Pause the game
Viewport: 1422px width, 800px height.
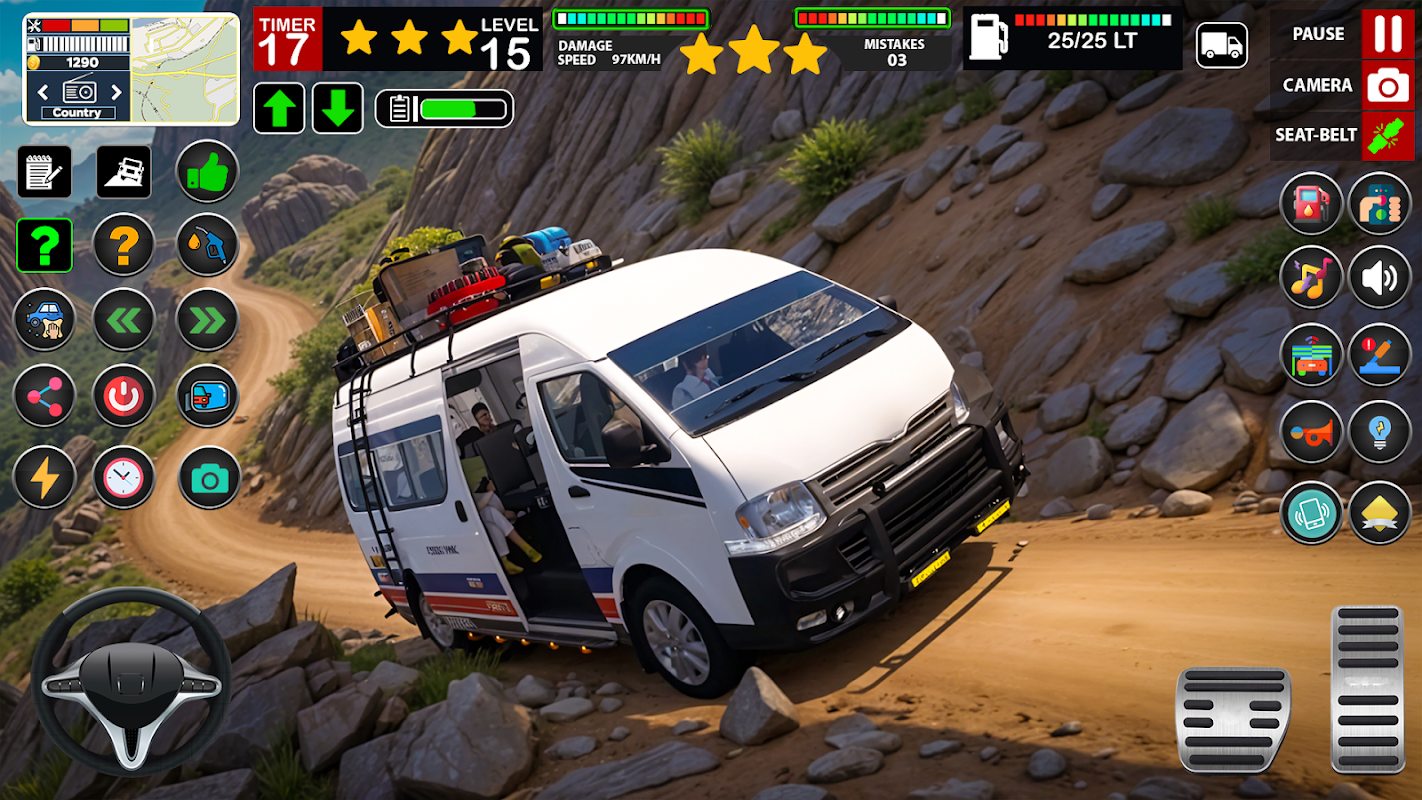coord(1388,34)
